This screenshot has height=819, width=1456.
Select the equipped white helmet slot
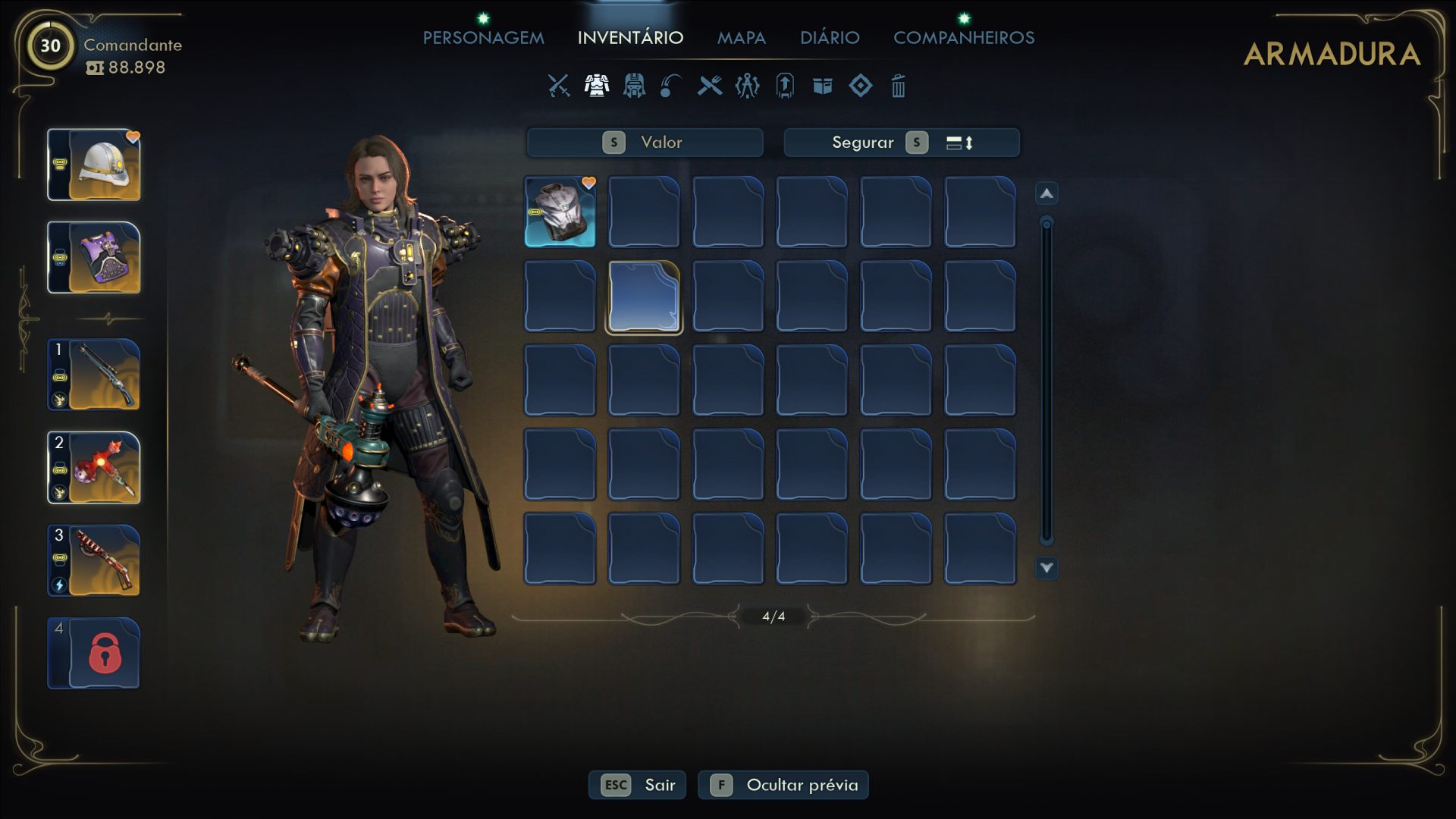94,165
